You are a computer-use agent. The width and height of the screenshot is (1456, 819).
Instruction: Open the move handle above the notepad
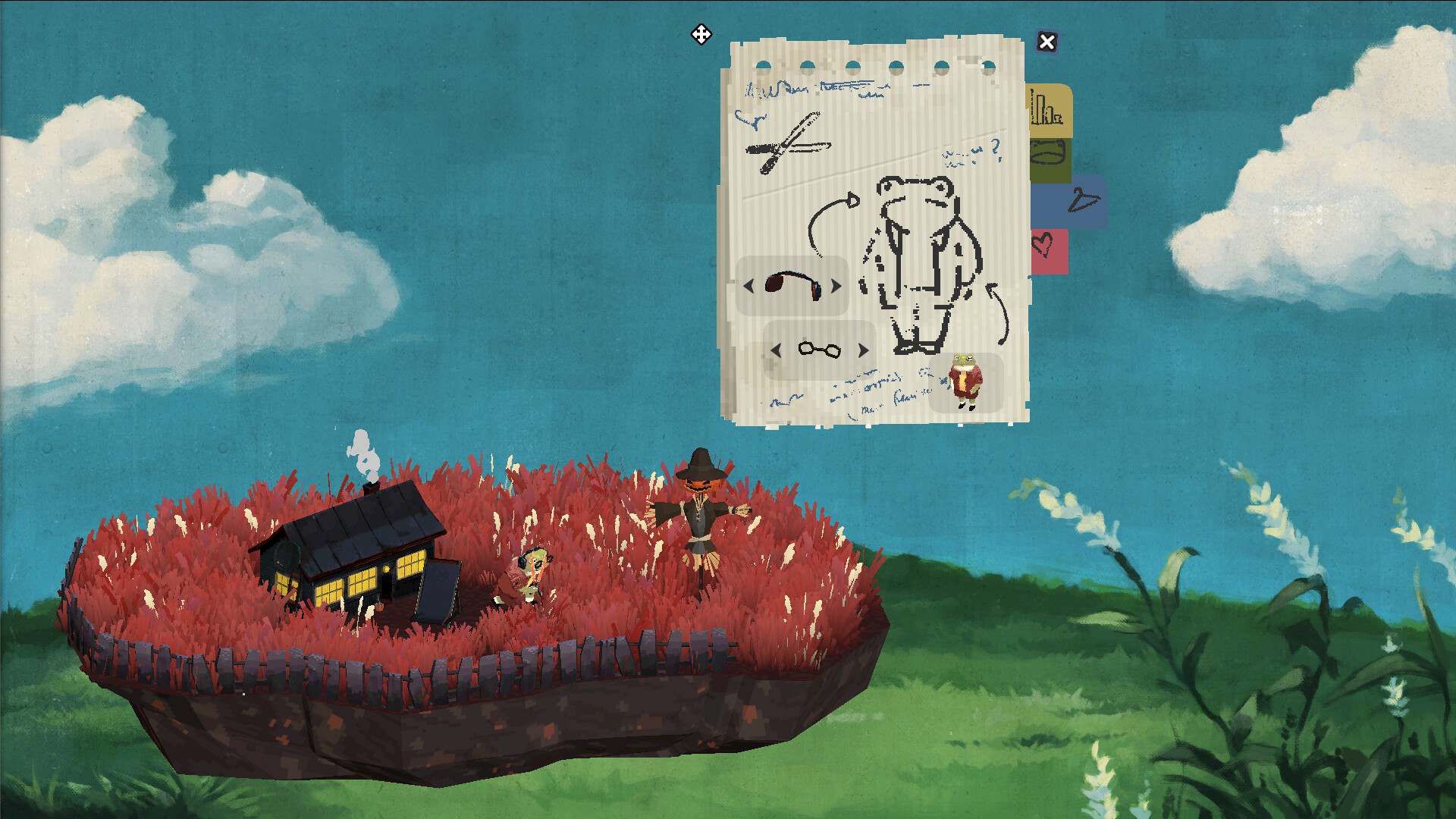point(700,34)
